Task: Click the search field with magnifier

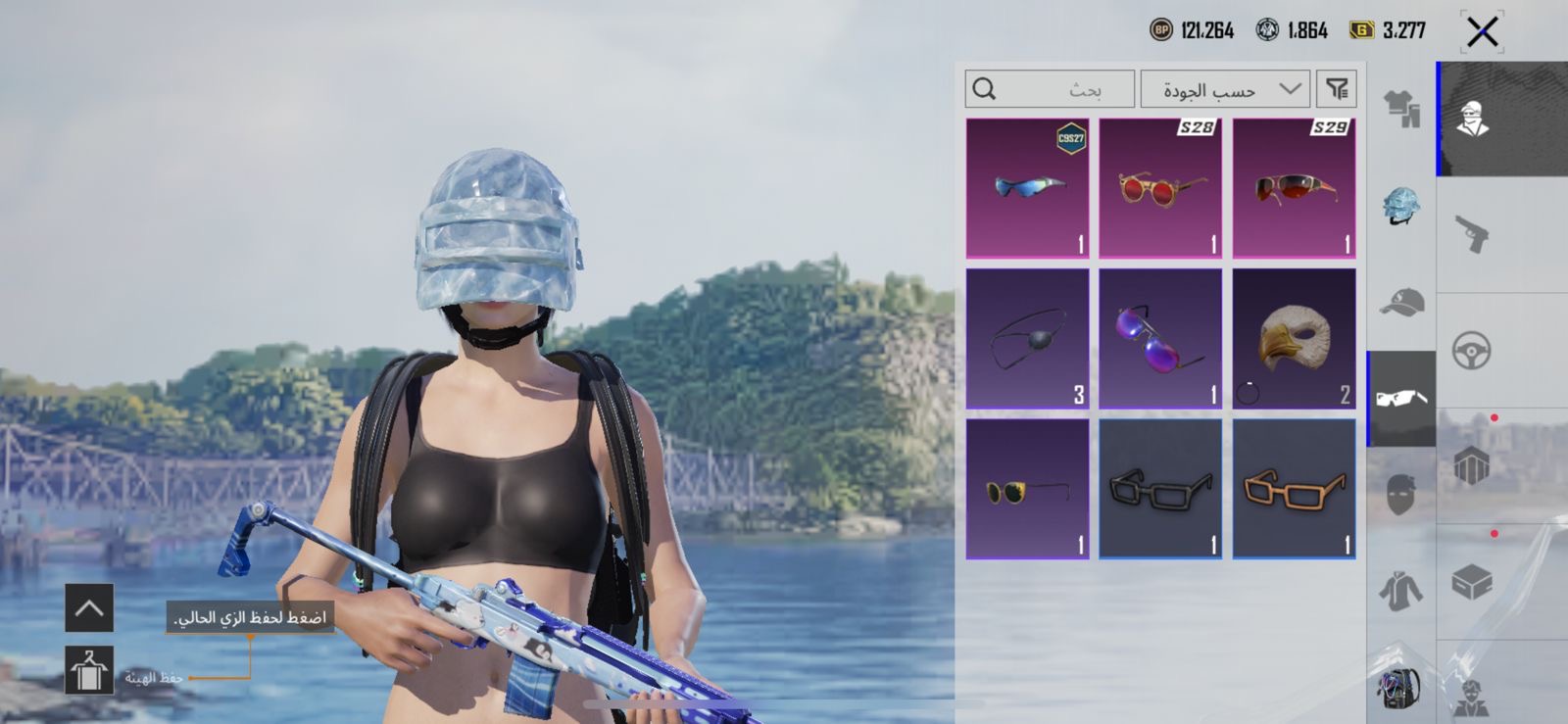Action: coord(1050,89)
